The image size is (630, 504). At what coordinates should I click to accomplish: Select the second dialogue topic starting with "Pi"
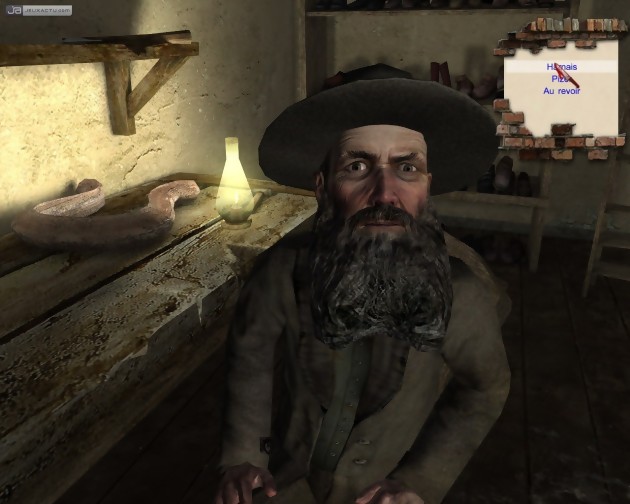[558, 78]
